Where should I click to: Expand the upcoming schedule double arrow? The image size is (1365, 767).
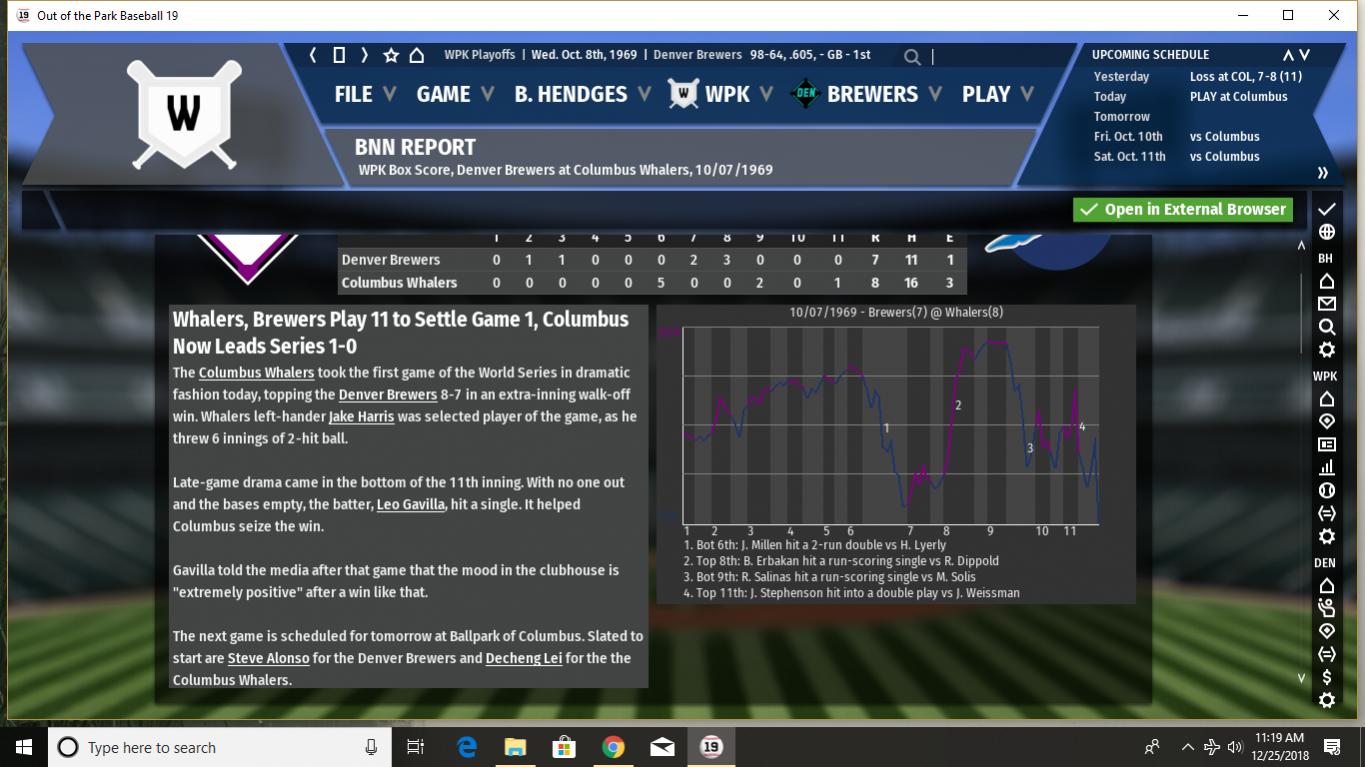tap(1323, 172)
